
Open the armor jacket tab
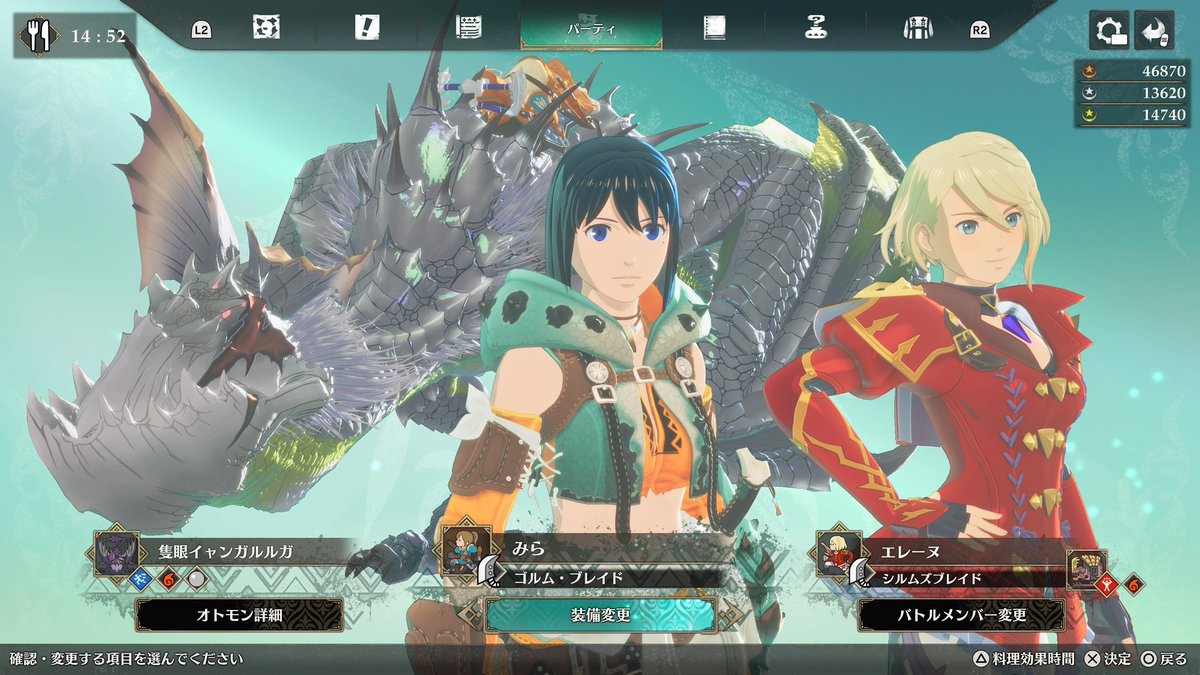(917, 28)
